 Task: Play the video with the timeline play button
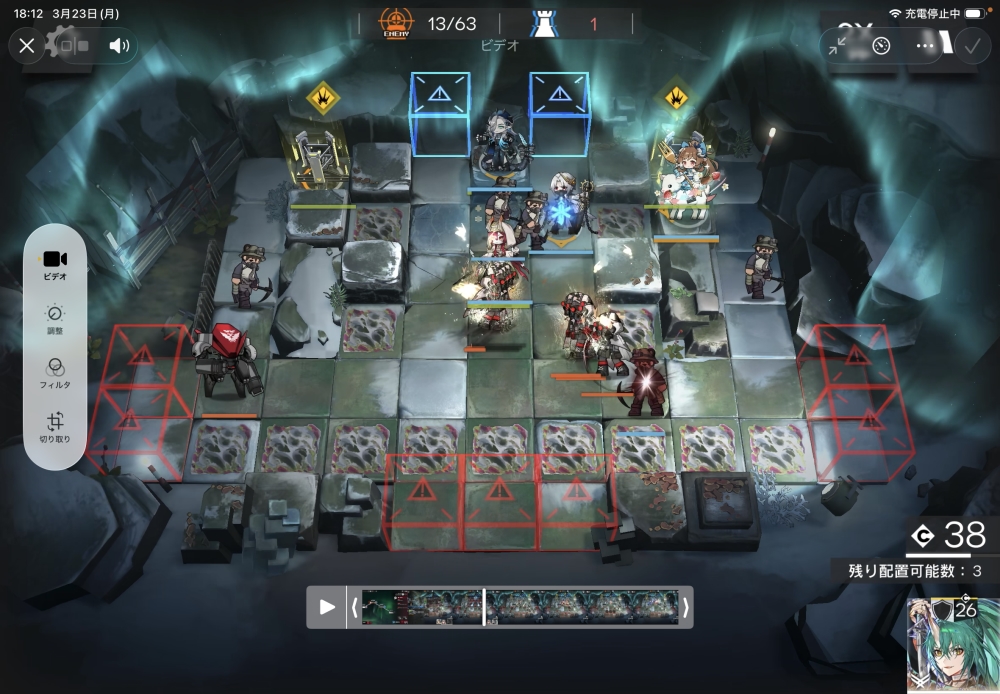pyautogui.click(x=327, y=607)
